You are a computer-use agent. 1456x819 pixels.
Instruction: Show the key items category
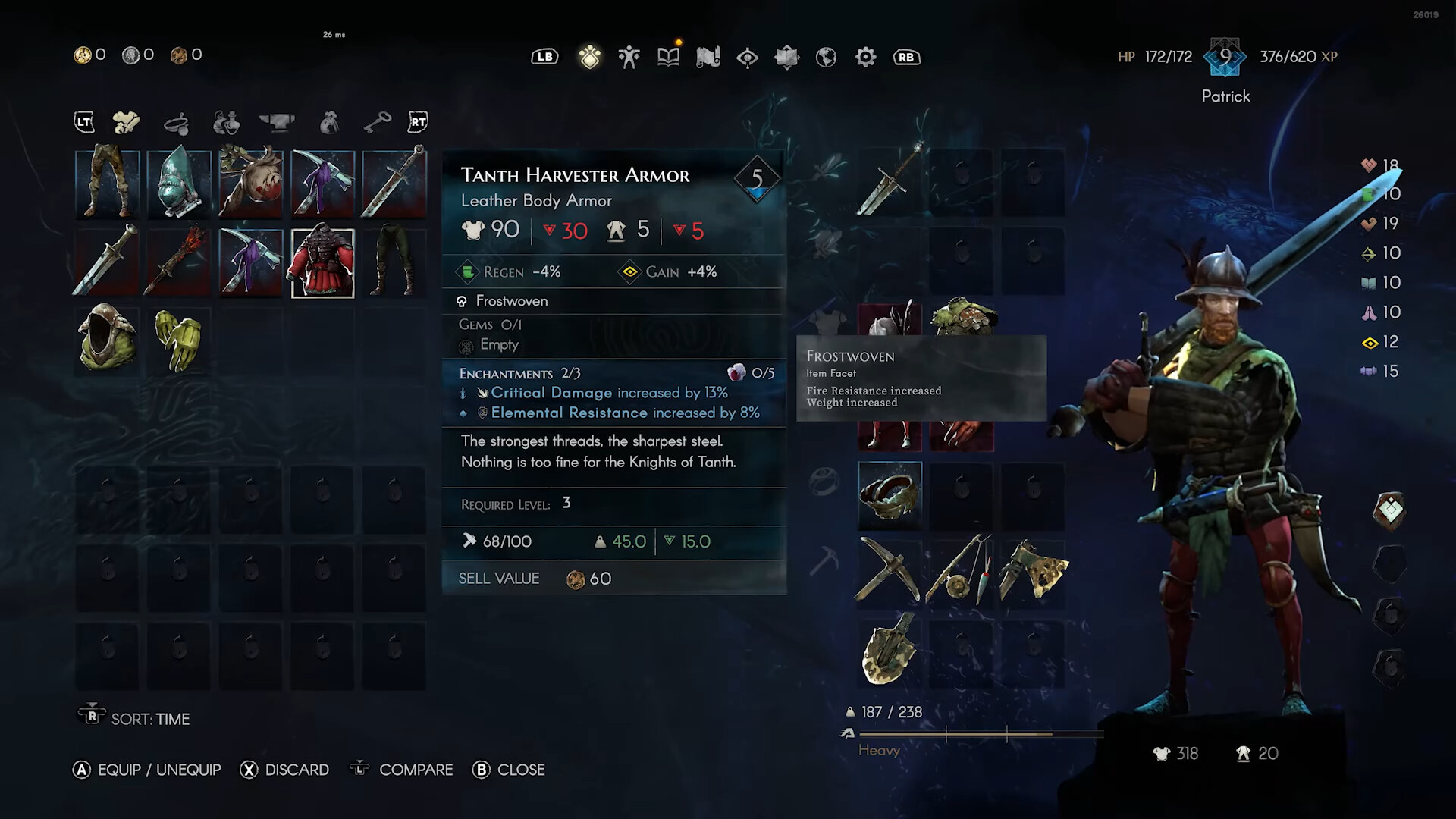tap(376, 122)
